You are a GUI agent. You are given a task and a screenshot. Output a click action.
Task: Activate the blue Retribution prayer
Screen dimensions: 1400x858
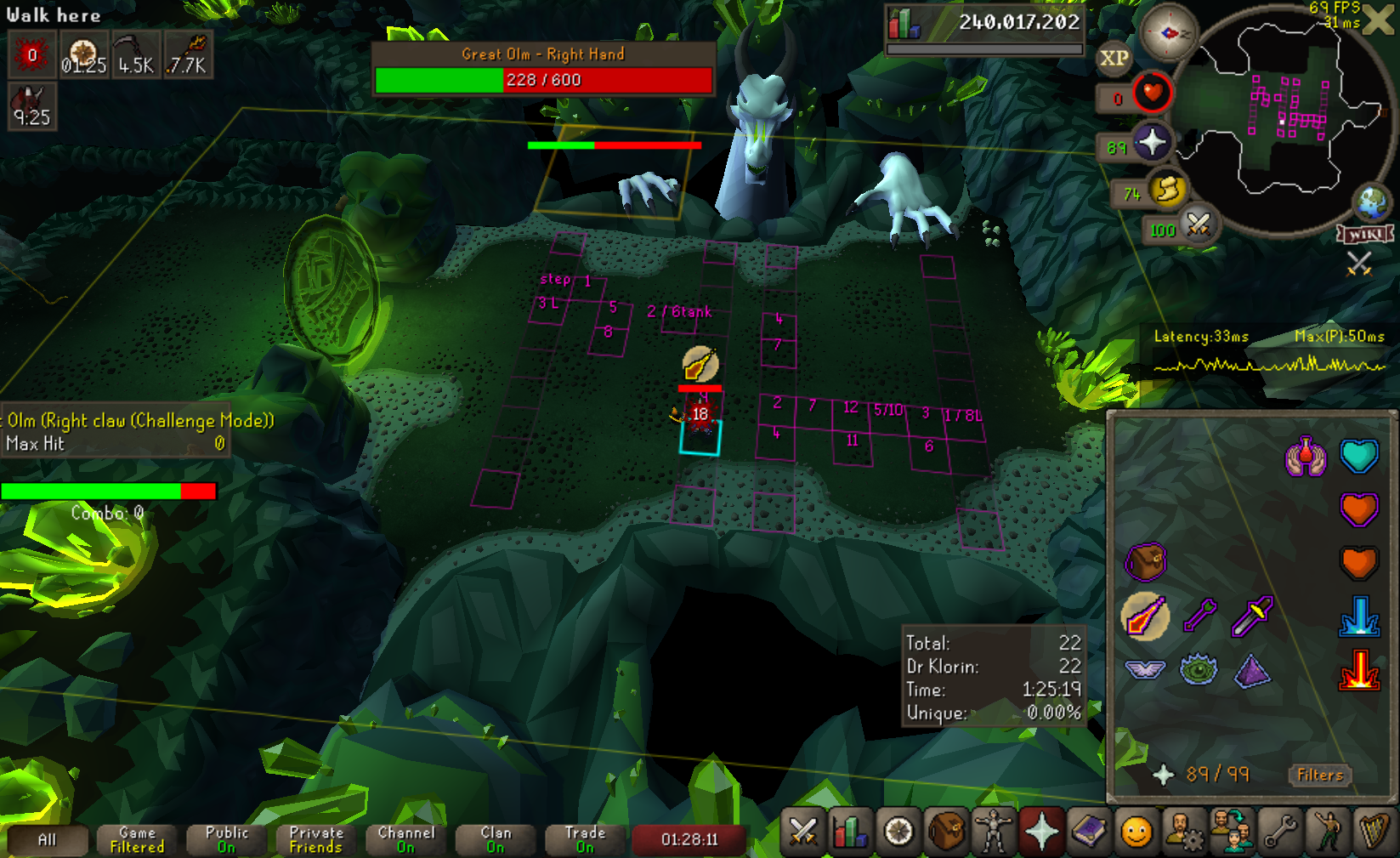[1358, 616]
